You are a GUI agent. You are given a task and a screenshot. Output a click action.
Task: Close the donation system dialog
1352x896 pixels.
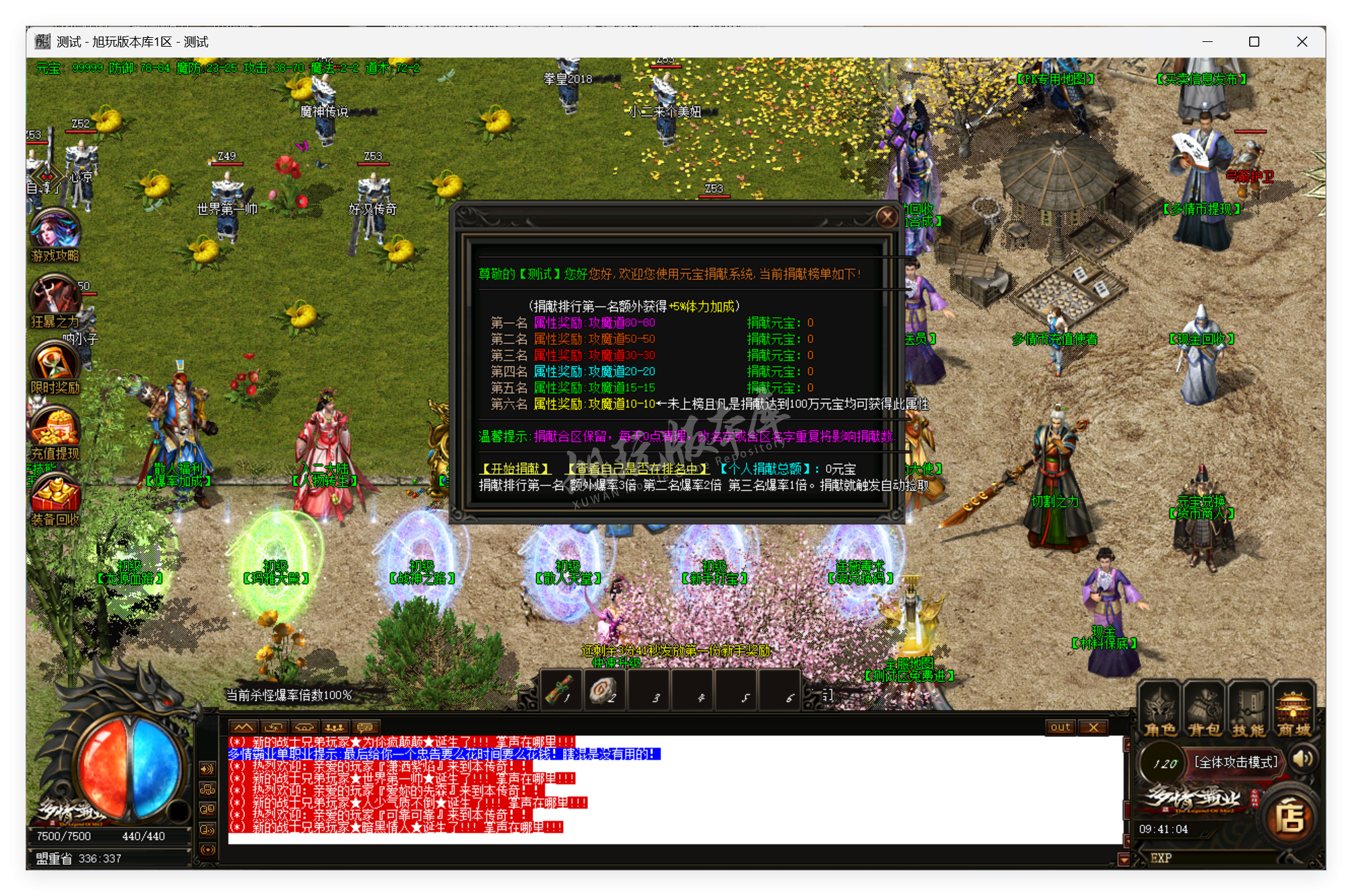(887, 218)
